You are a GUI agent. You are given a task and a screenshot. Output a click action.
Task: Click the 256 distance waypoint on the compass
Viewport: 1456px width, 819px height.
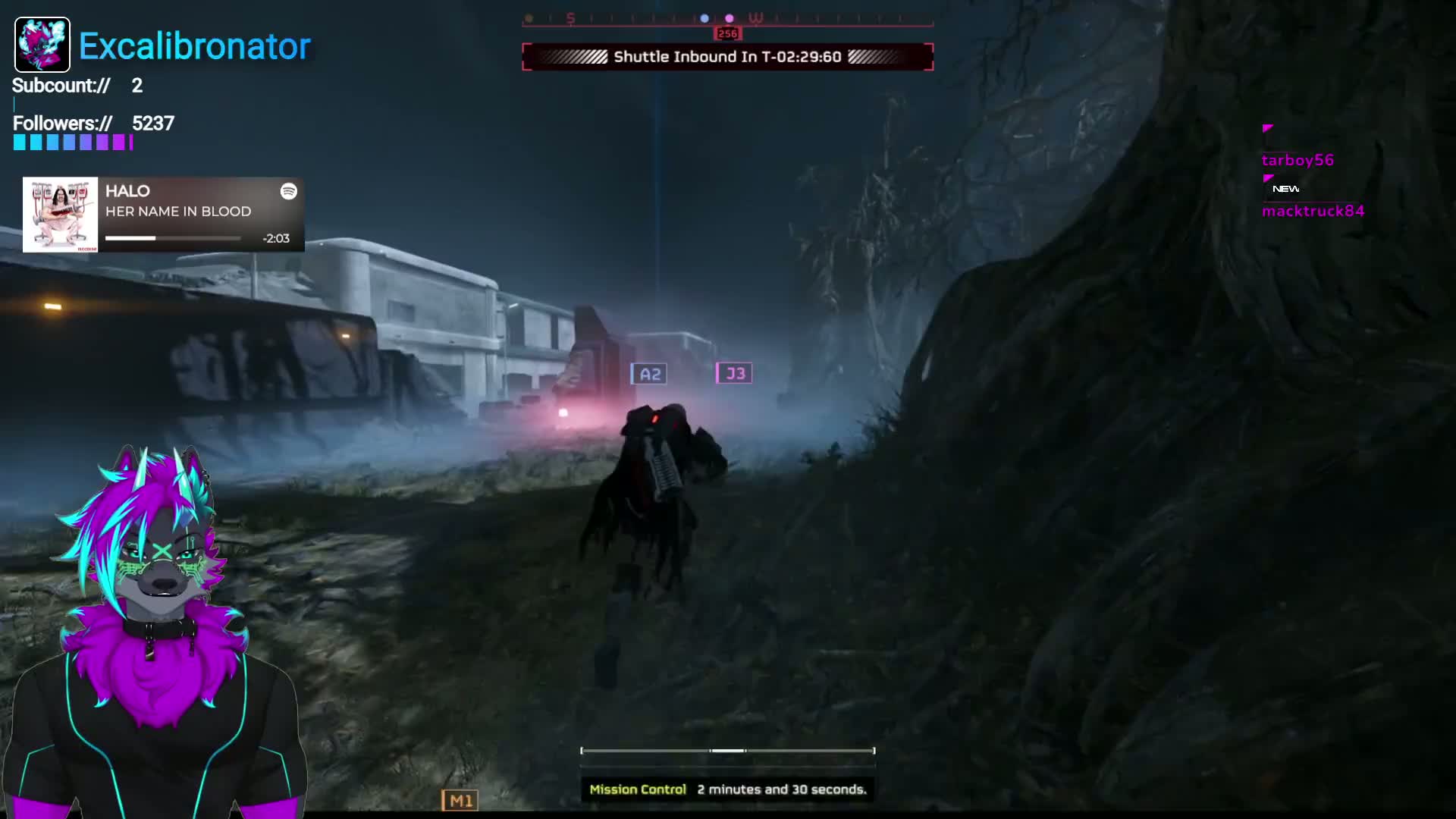[x=726, y=33]
